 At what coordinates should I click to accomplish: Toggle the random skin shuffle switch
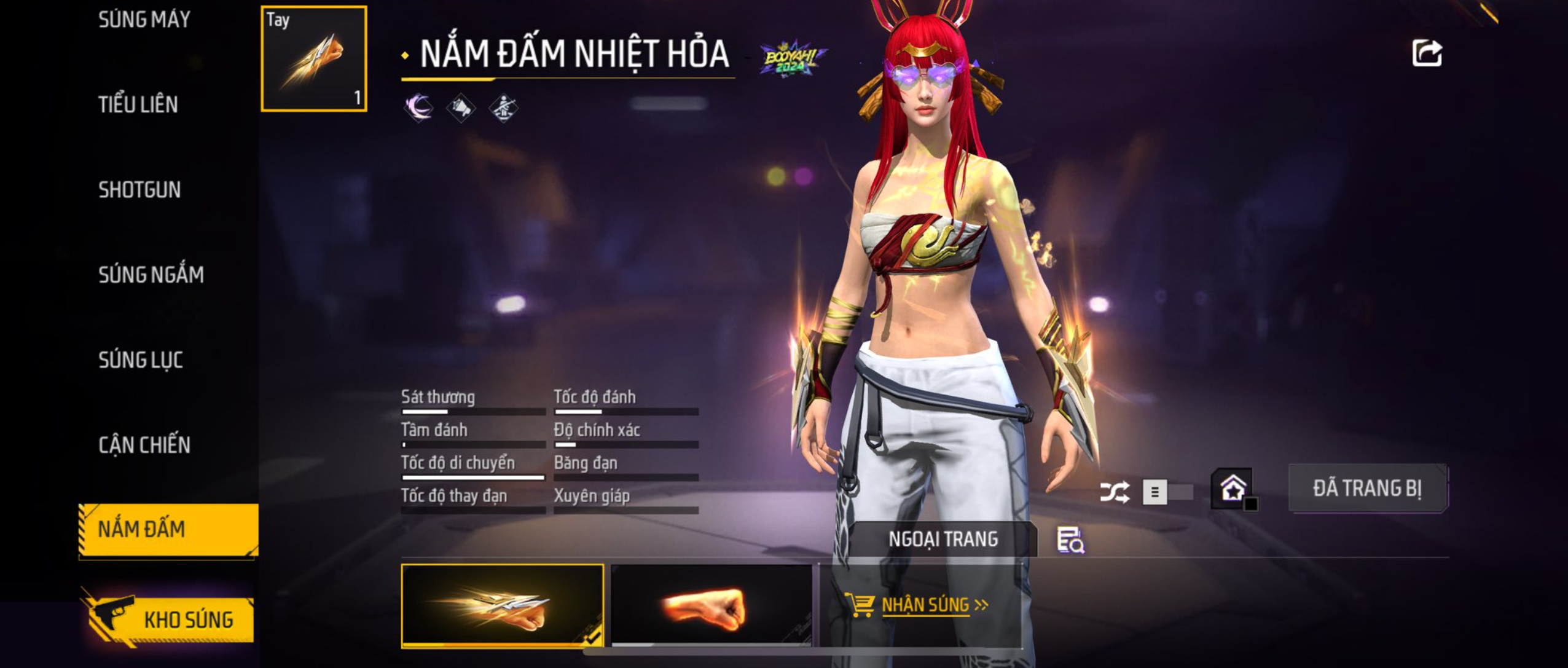coord(1166,492)
